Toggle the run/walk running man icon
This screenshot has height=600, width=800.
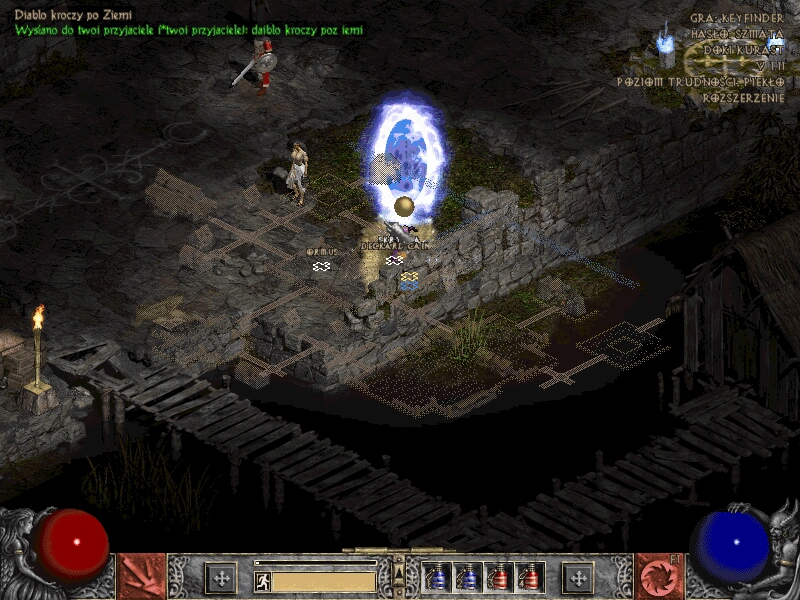[263, 580]
